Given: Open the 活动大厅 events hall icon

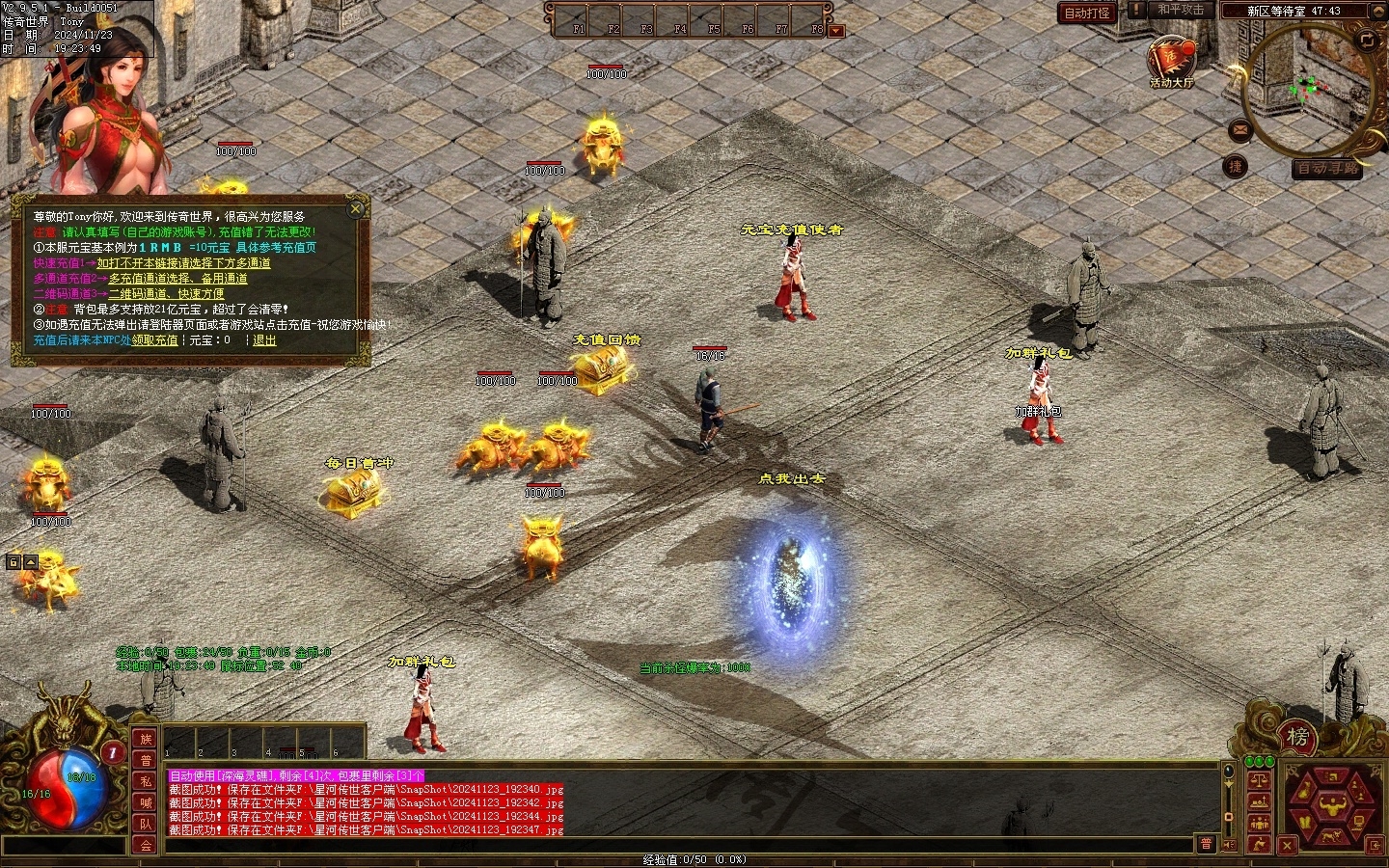Looking at the screenshot, I should [x=1171, y=60].
